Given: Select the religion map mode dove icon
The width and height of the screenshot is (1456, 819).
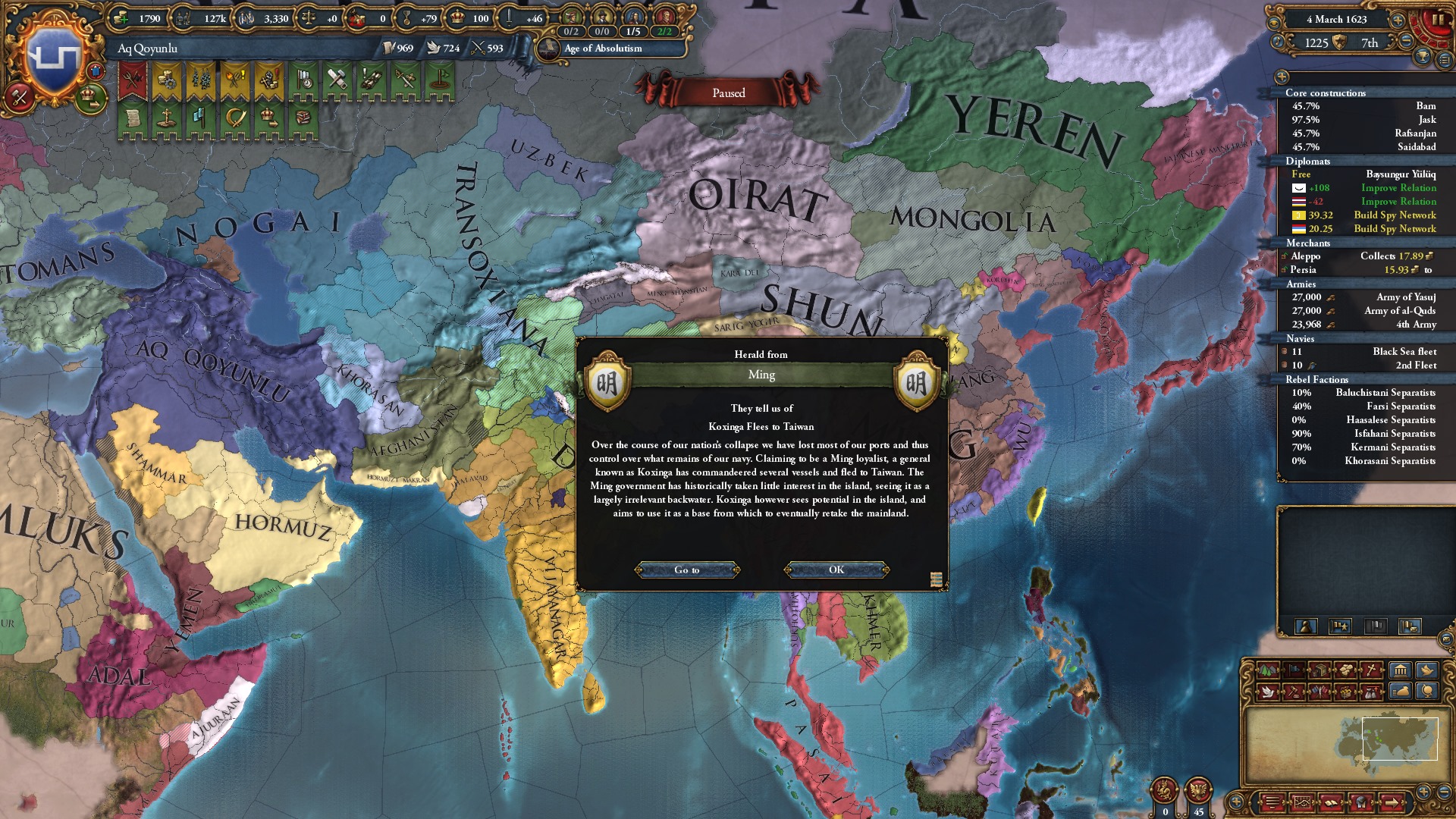Looking at the screenshot, I should pos(1269,693).
